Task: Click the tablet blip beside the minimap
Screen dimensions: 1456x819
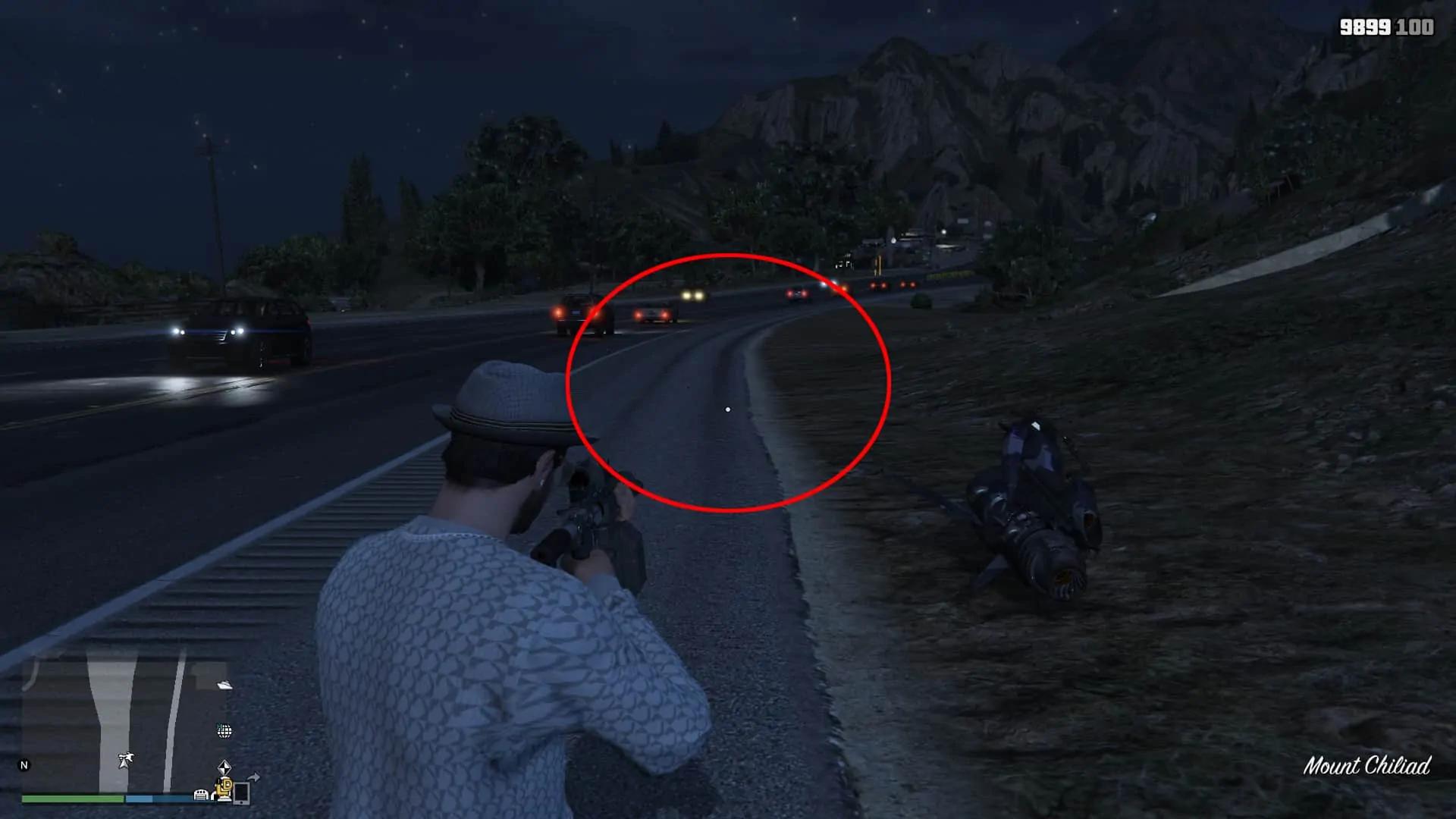Action: click(242, 795)
